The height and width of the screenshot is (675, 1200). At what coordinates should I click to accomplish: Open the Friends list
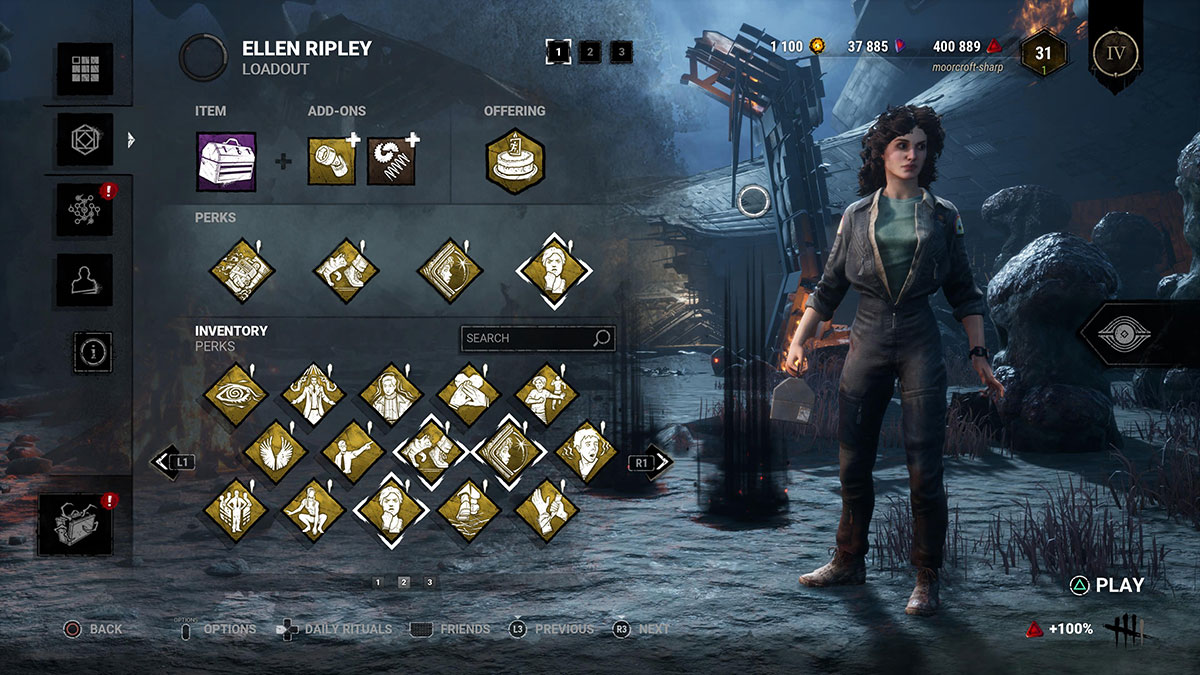click(451, 629)
